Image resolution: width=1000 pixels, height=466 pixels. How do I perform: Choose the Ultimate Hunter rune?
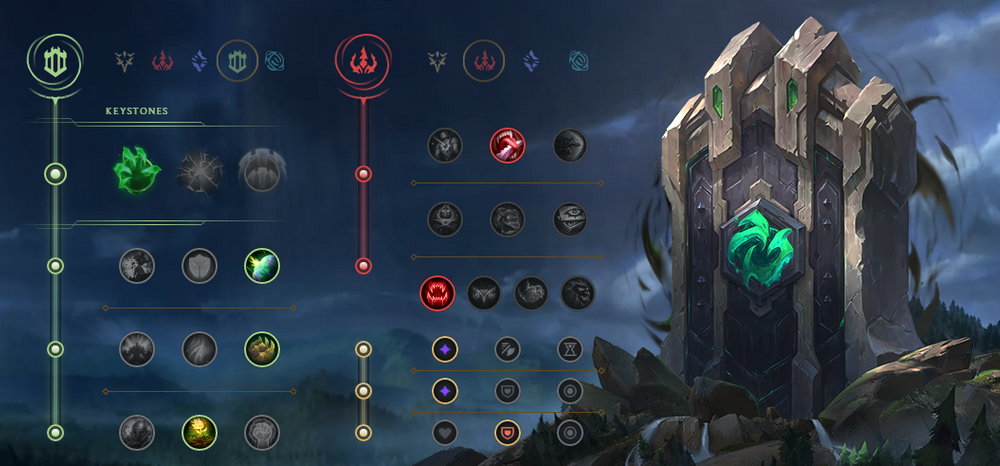point(578,292)
